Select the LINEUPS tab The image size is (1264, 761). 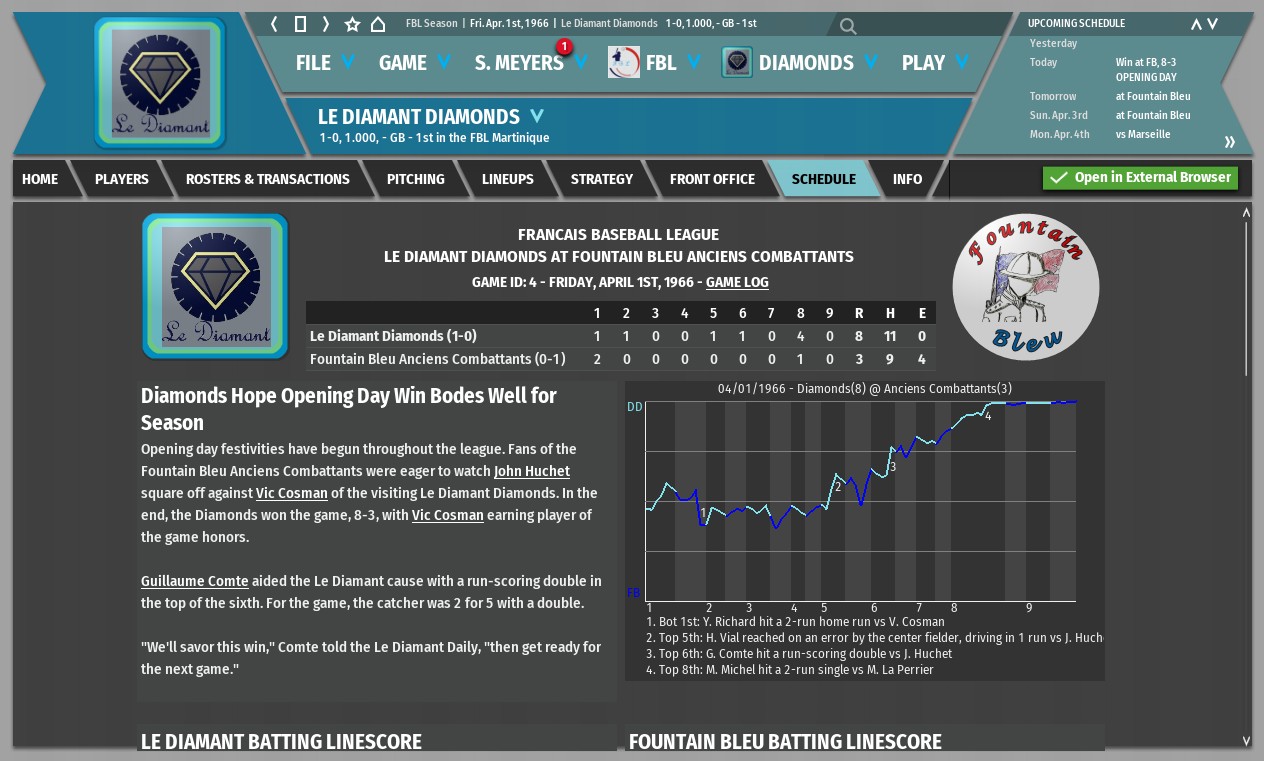508,179
